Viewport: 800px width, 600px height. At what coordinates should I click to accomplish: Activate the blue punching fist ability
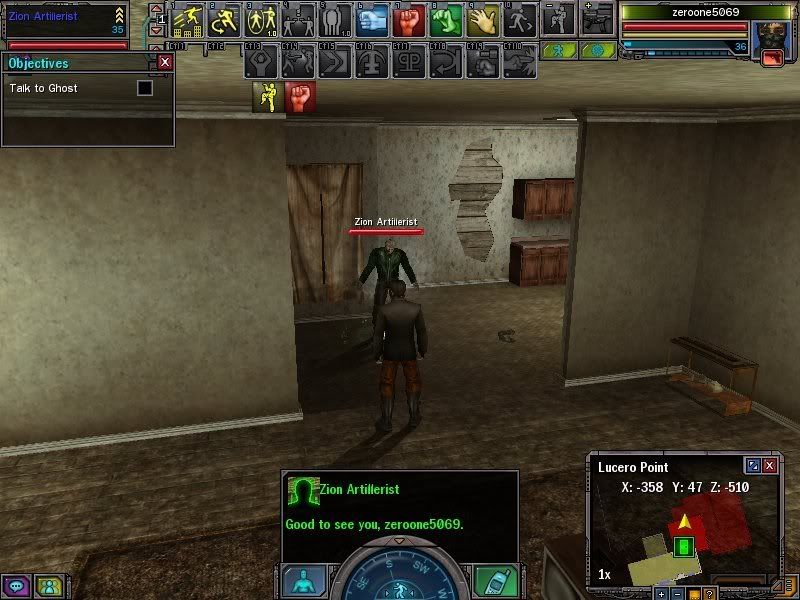(371, 19)
